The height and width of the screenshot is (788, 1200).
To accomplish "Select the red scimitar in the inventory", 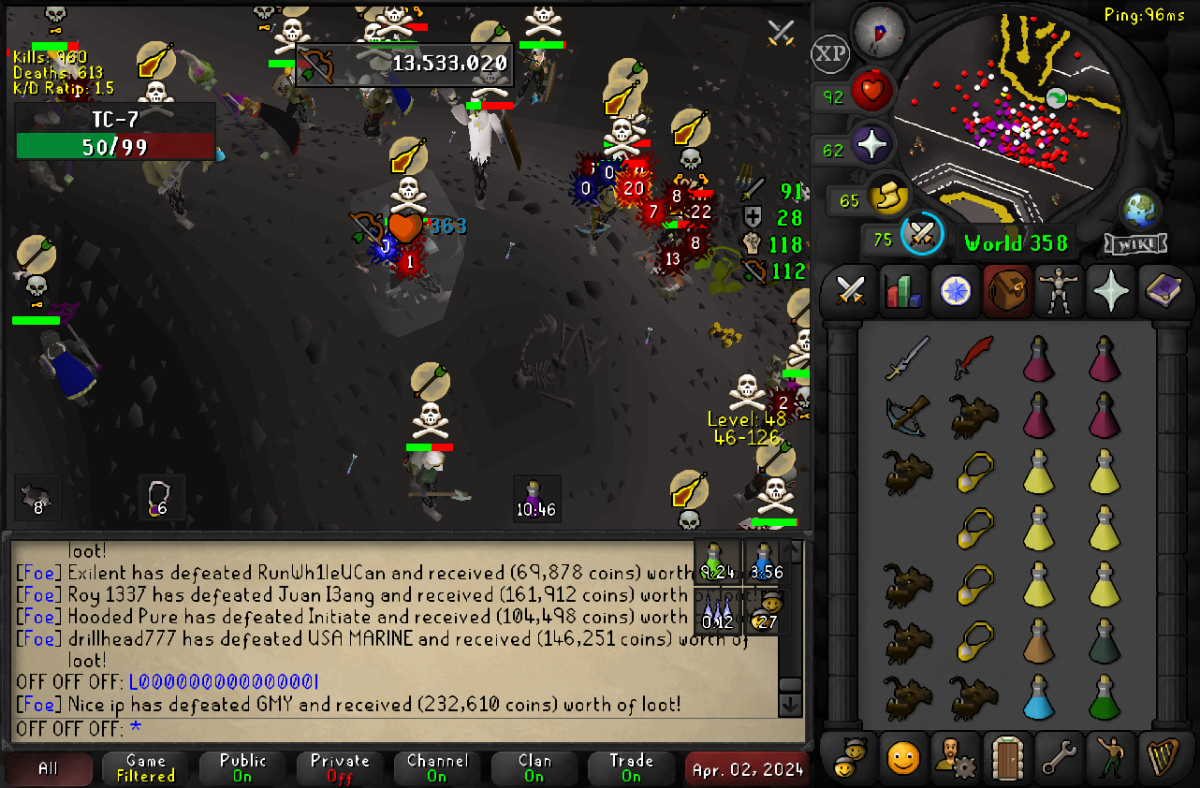I will click(x=971, y=357).
